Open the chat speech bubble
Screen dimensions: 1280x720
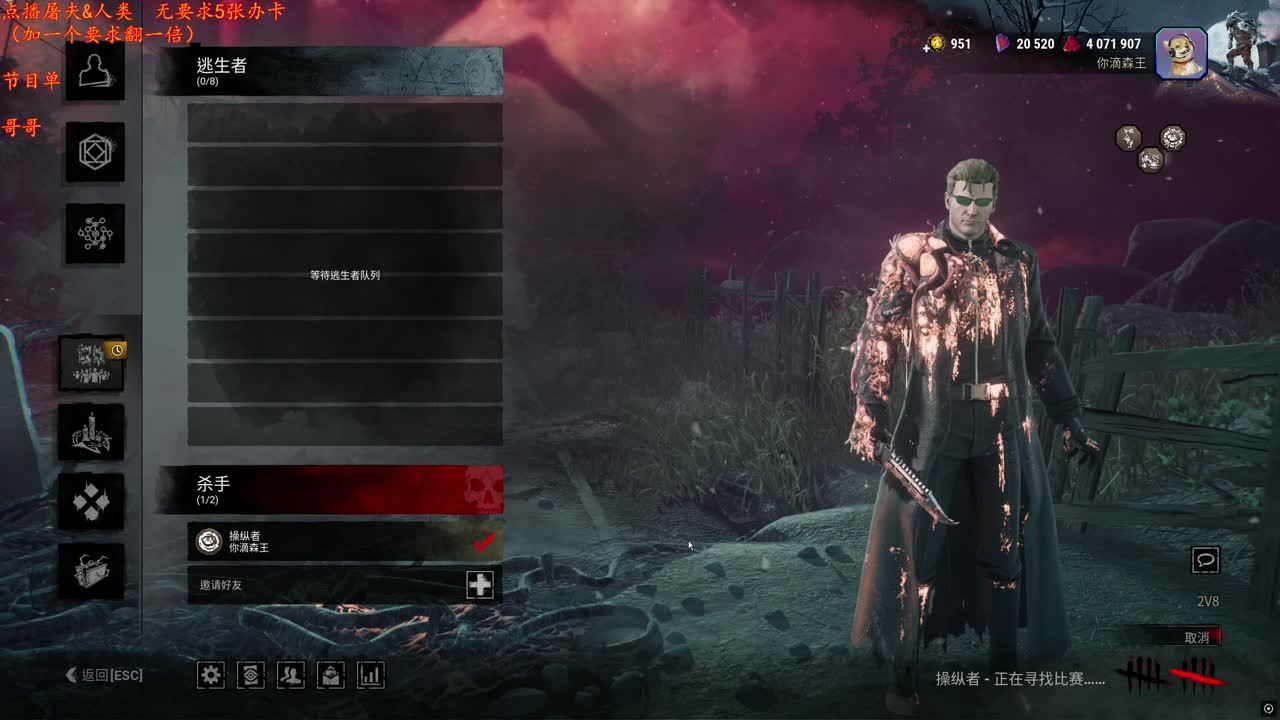click(1206, 560)
